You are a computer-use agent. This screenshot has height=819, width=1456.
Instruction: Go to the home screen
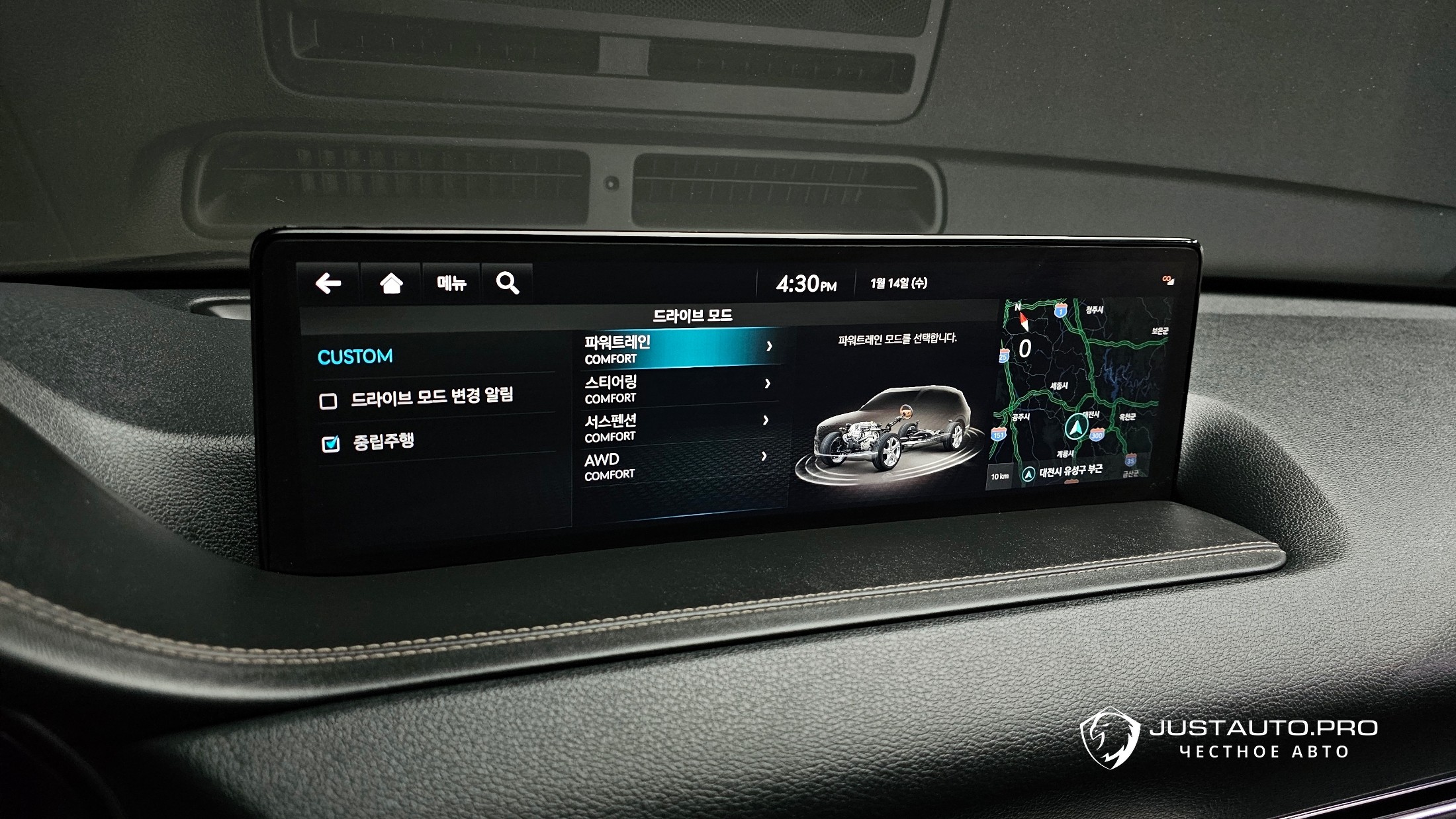pyautogui.click(x=391, y=284)
